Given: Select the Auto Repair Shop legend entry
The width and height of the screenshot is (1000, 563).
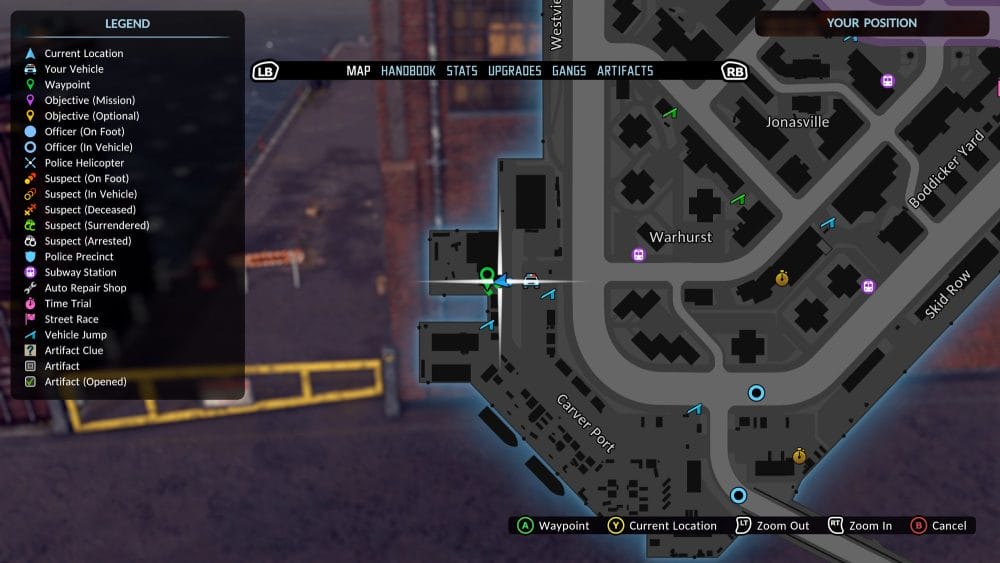Looking at the screenshot, I should [x=85, y=288].
